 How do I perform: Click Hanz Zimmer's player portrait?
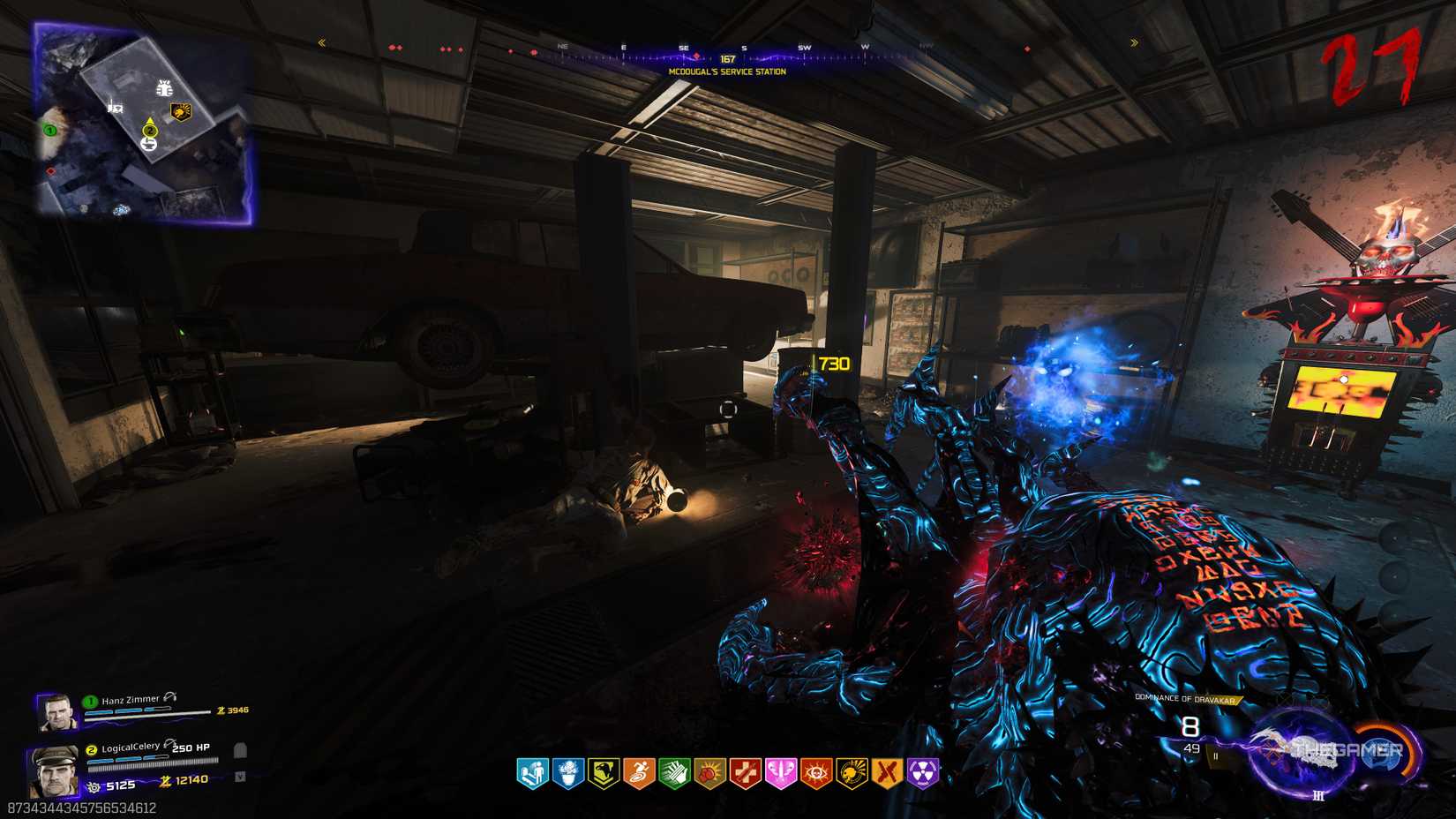(x=56, y=712)
